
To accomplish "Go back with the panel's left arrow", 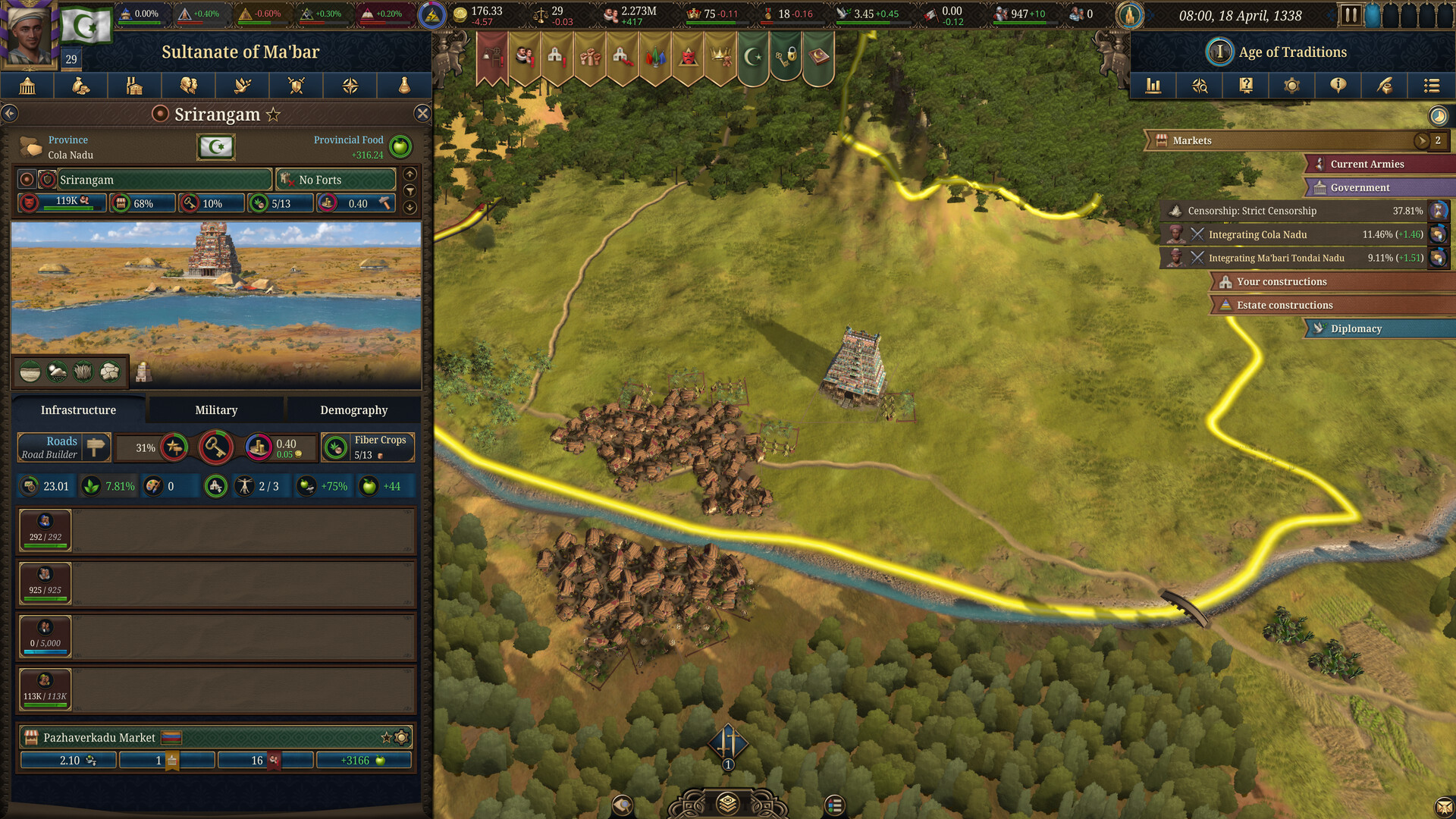I will [10, 114].
